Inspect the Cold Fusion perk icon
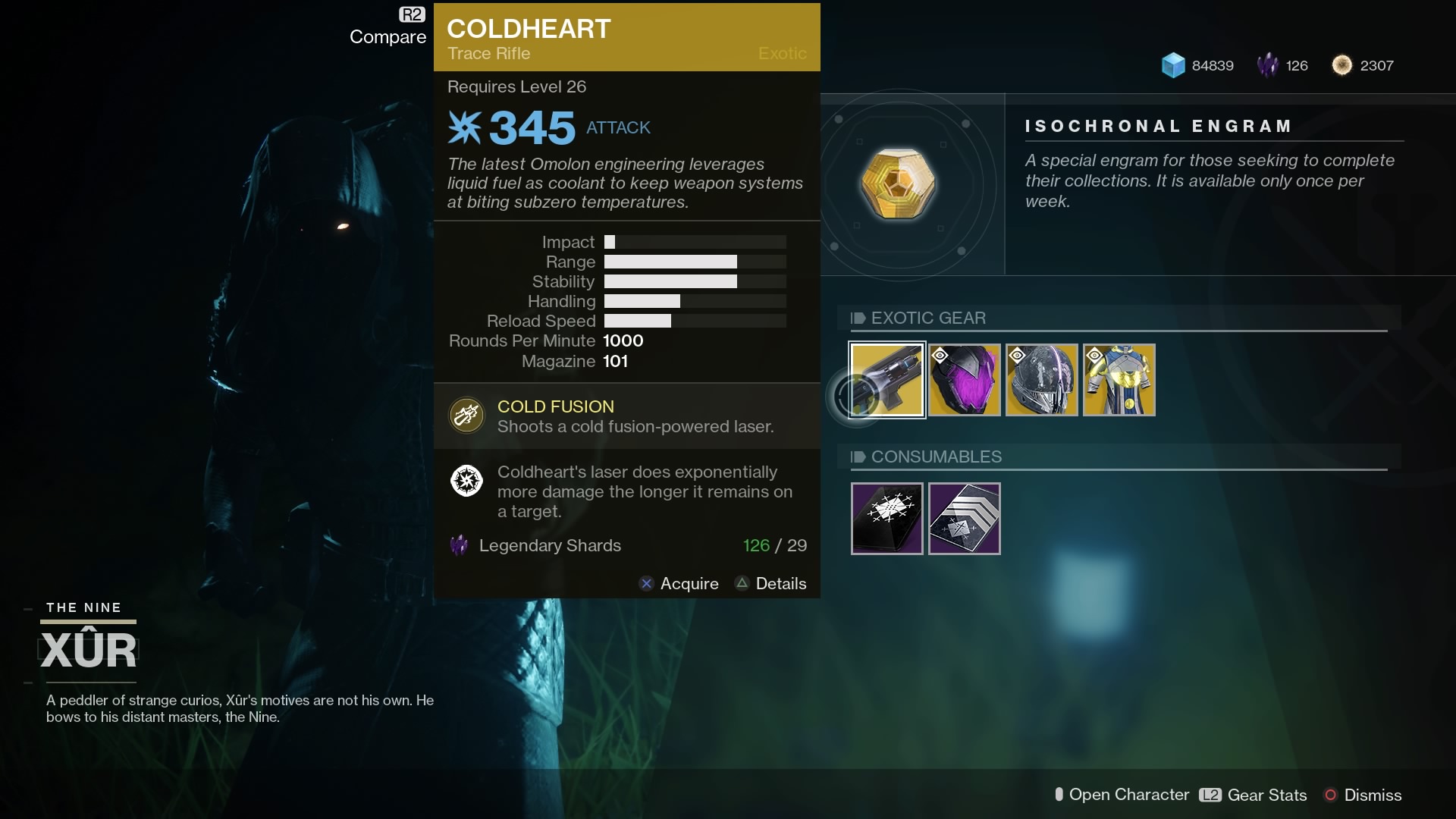The image size is (1456, 819). click(466, 416)
